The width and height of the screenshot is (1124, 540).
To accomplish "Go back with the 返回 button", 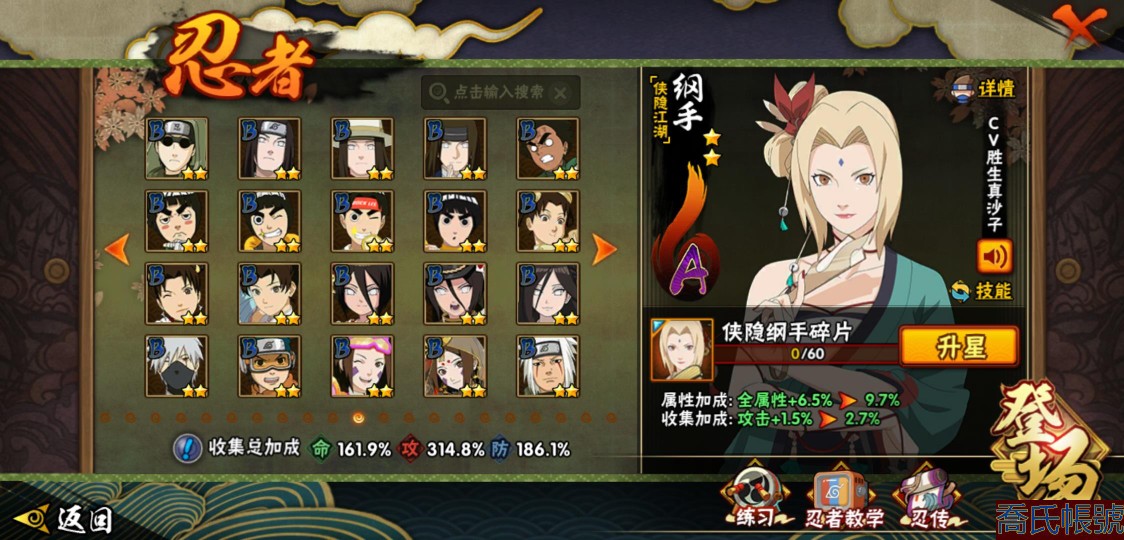I will point(67,518).
